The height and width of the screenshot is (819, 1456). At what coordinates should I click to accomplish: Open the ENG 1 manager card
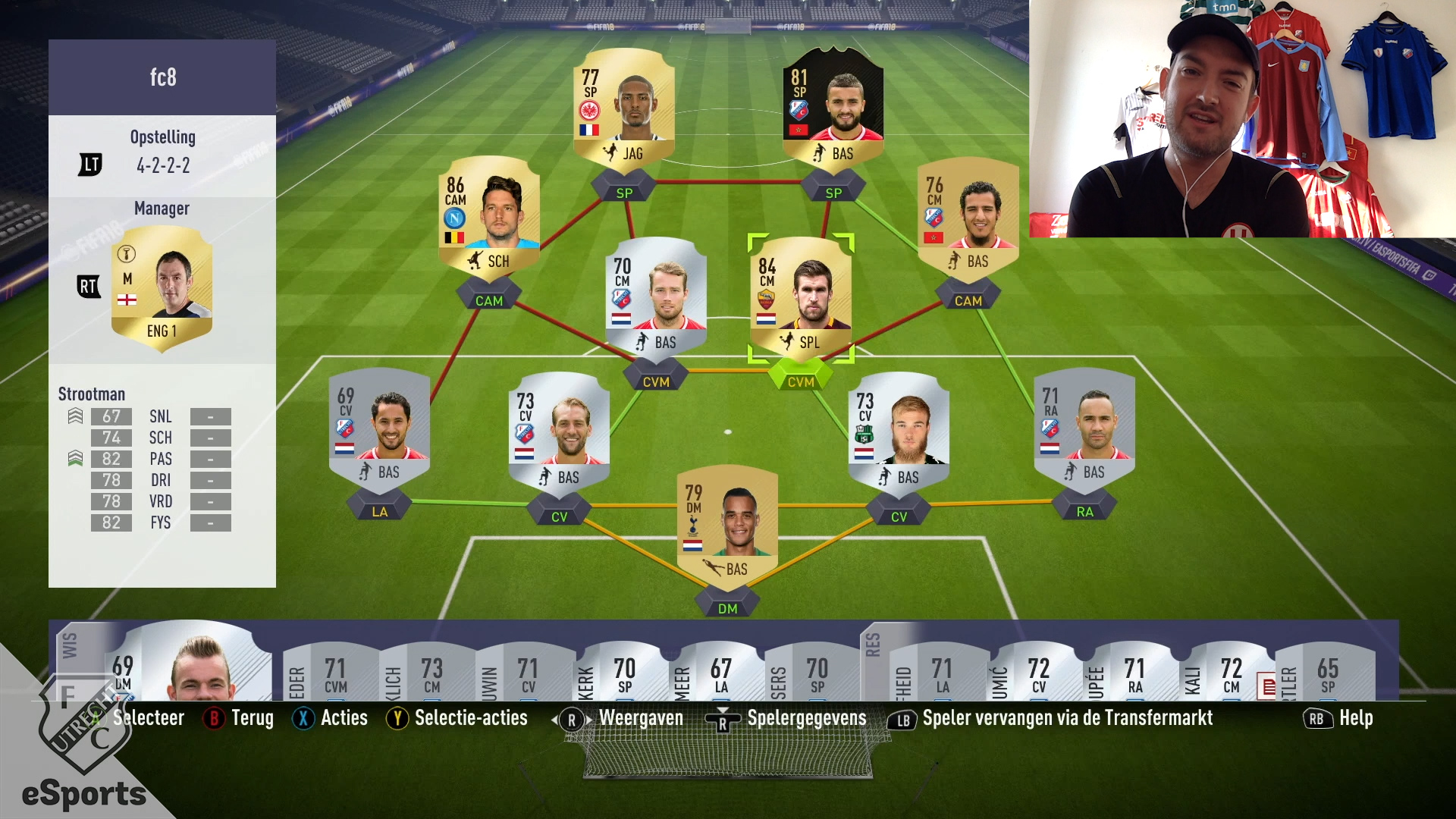[x=162, y=288]
